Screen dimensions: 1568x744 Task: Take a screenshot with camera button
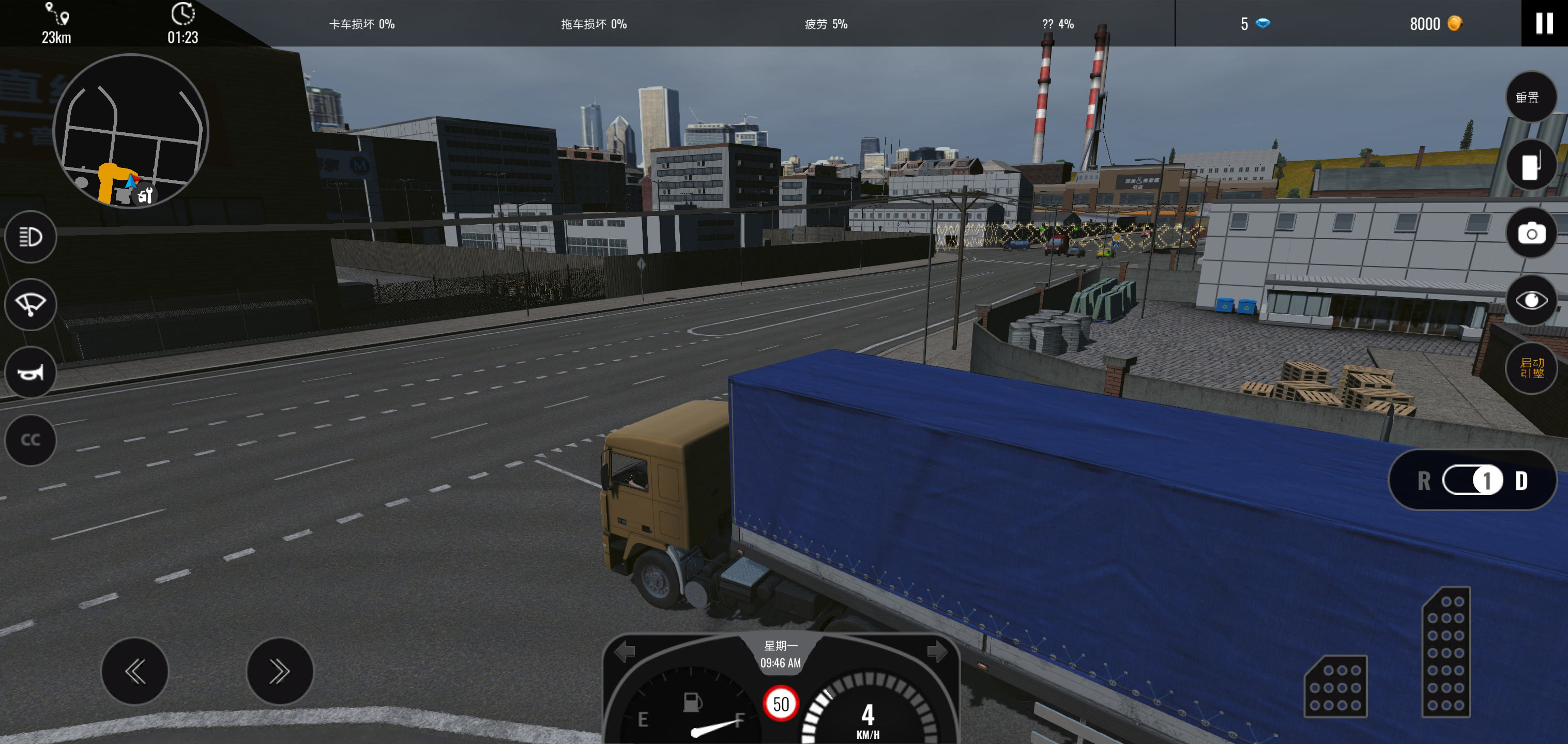click(1530, 233)
